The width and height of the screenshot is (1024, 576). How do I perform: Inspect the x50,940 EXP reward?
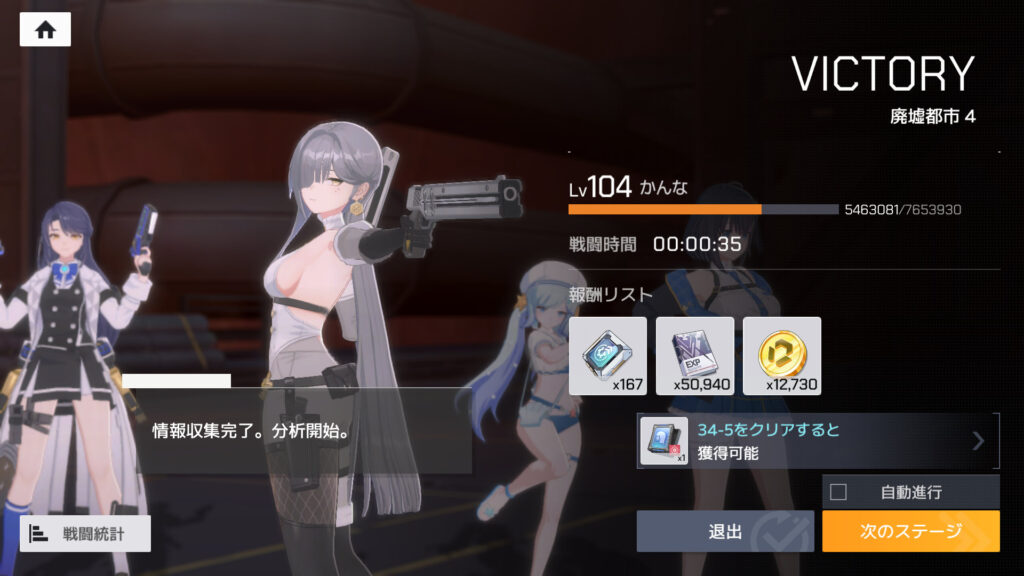695,355
